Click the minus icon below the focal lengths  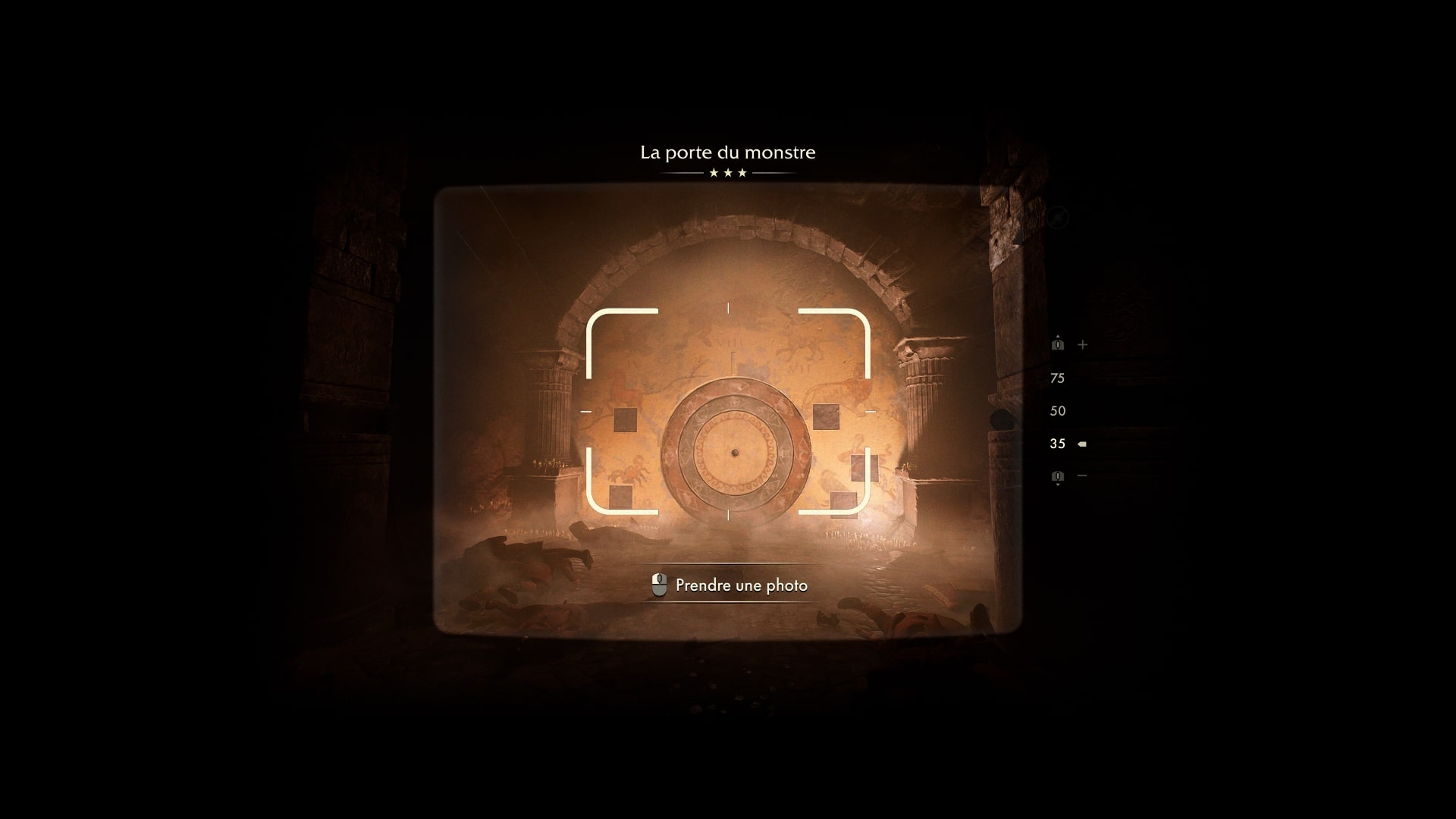pyautogui.click(x=1081, y=475)
